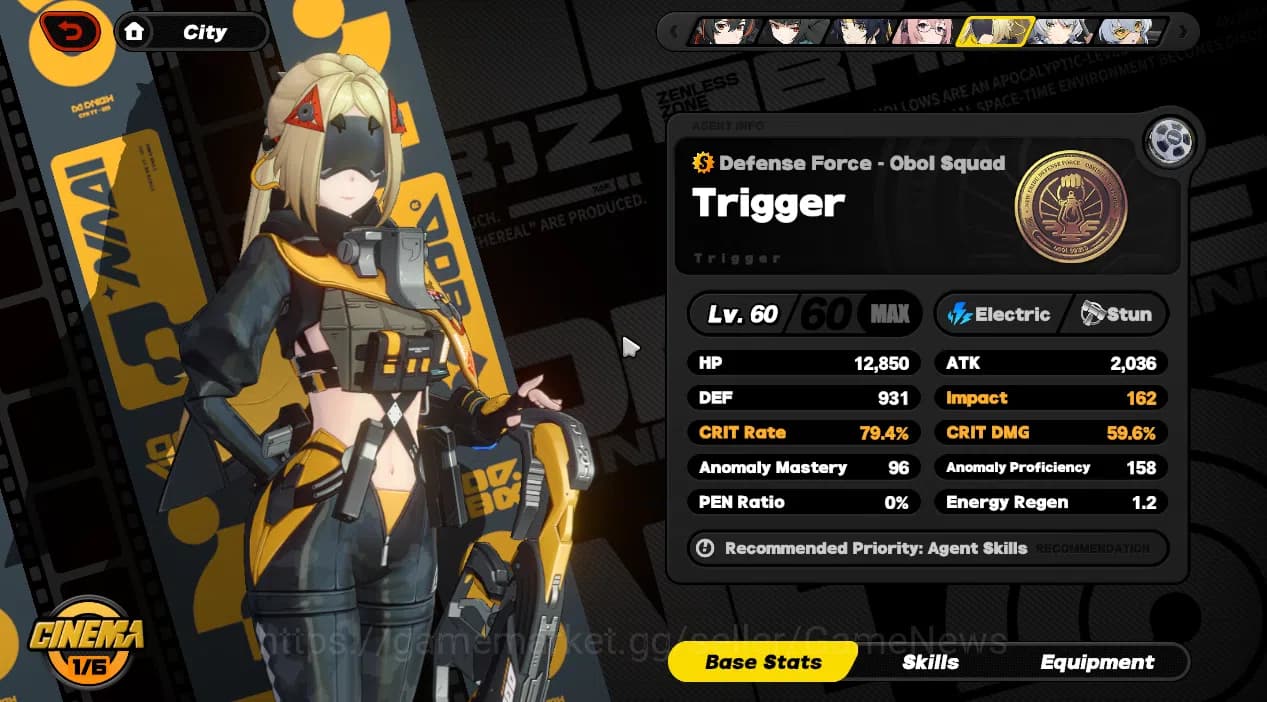Select the first dark-haired agent with red streaks

[722, 32]
